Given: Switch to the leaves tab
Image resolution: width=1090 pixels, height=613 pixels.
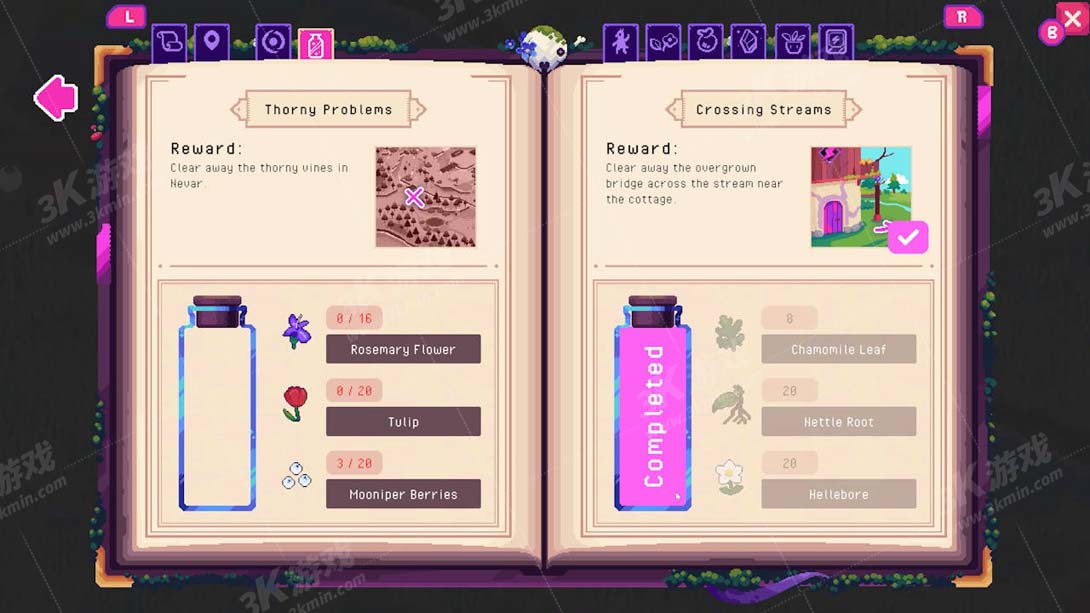Looking at the screenshot, I should (x=663, y=43).
